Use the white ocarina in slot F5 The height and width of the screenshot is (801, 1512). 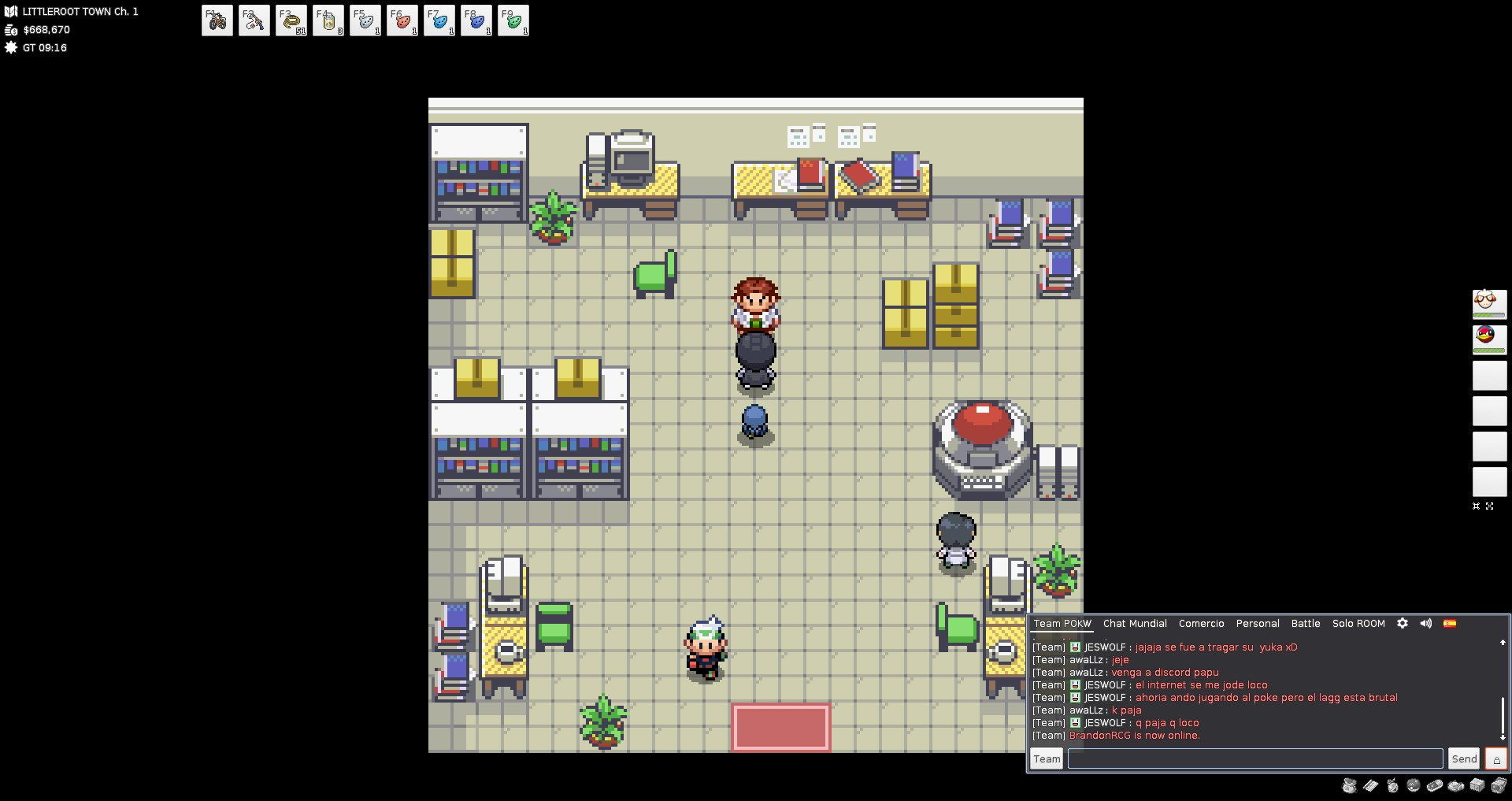365,20
